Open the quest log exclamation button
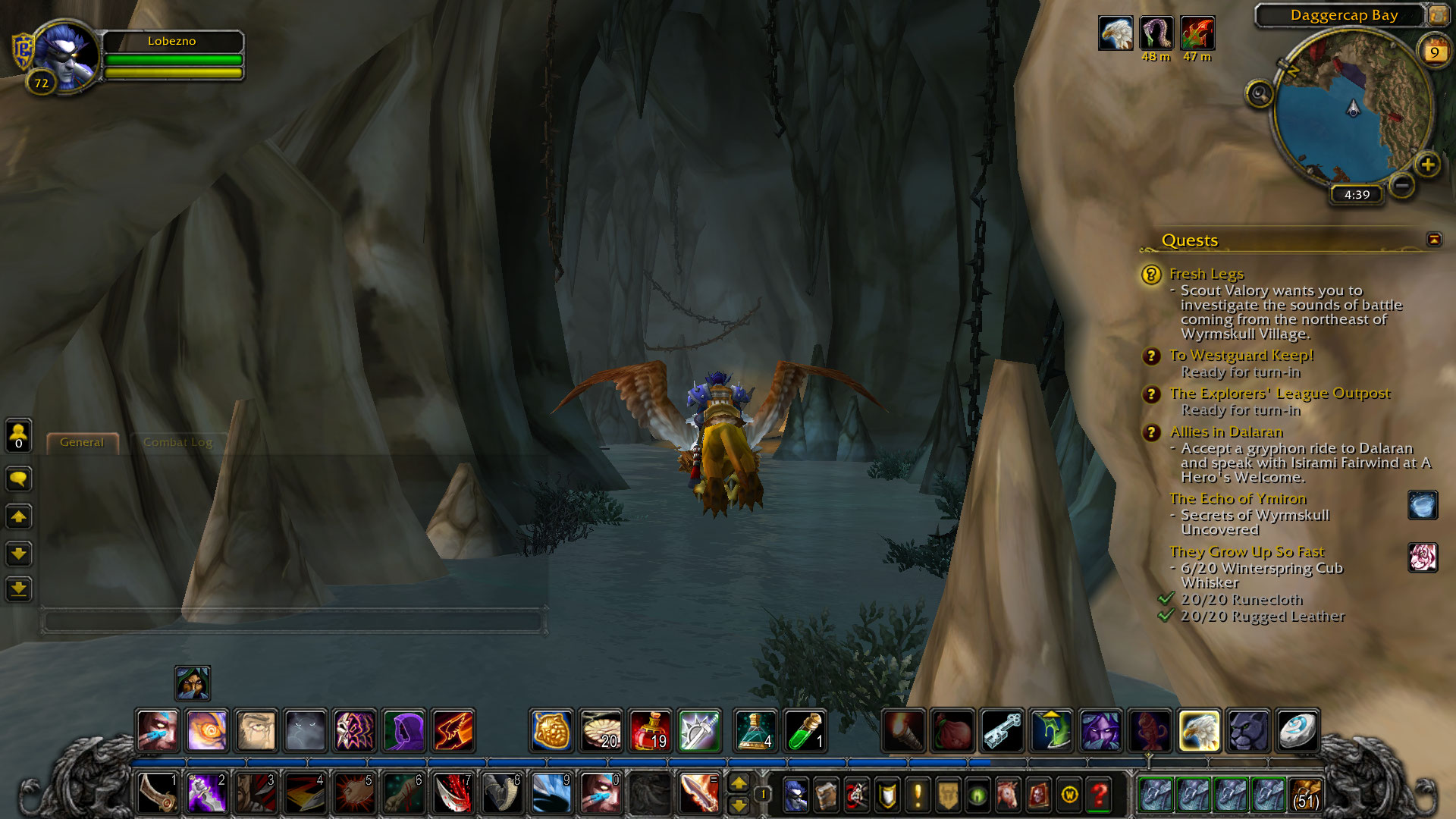Image resolution: width=1456 pixels, height=819 pixels. coord(918,795)
